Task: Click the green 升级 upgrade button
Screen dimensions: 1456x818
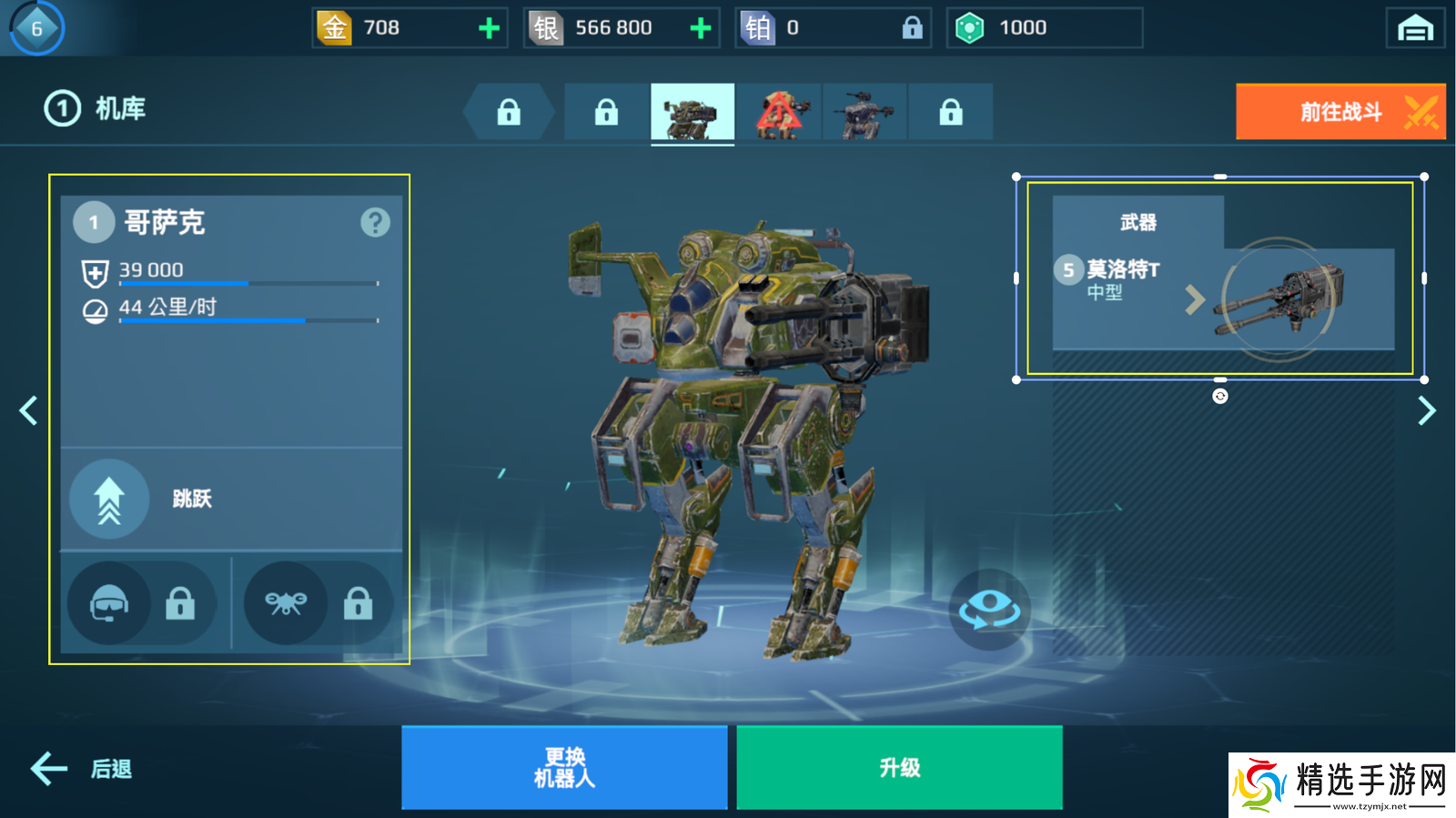Action: [x=899, y=767]
